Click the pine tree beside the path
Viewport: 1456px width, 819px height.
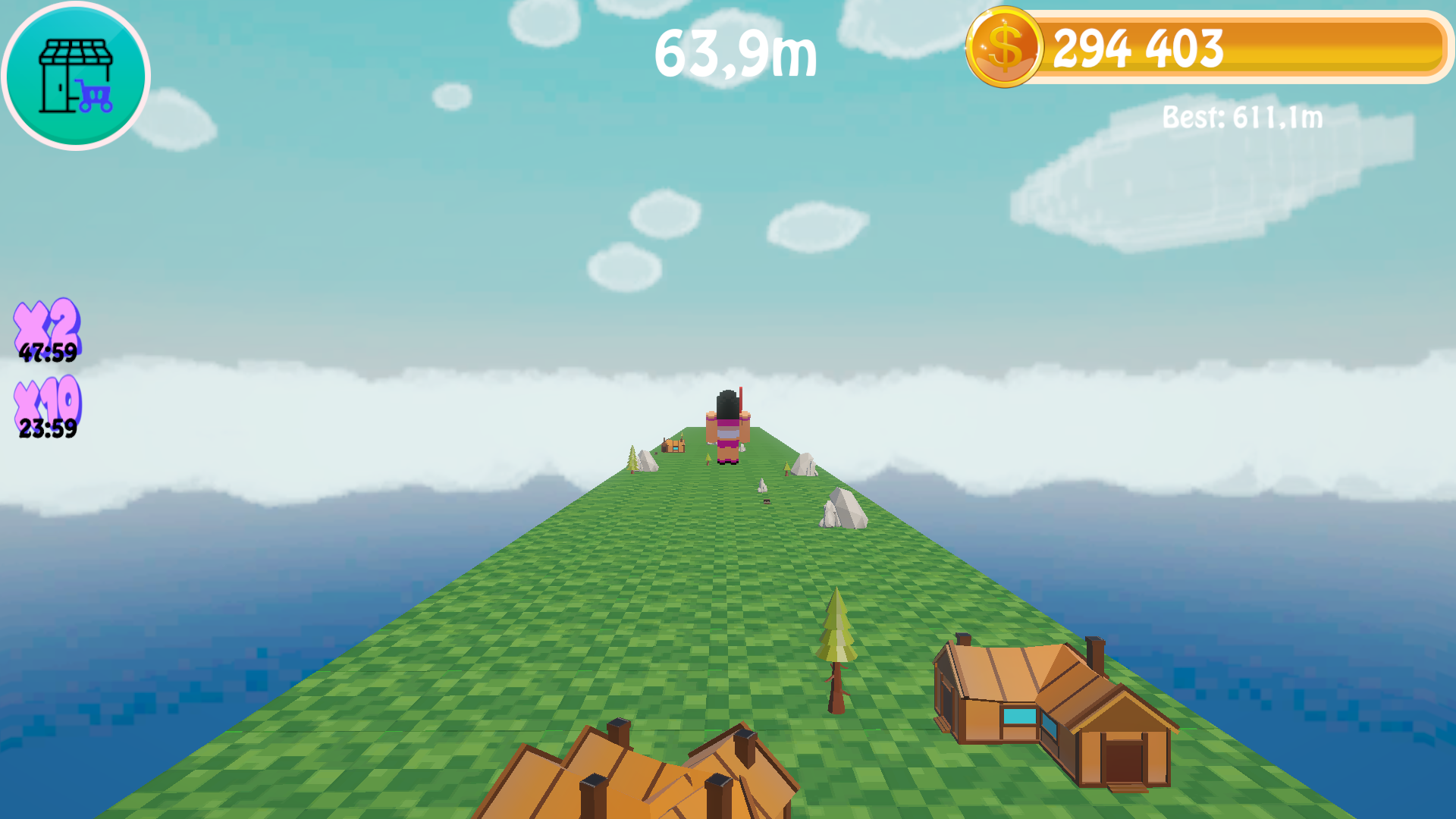pos(834,645)
